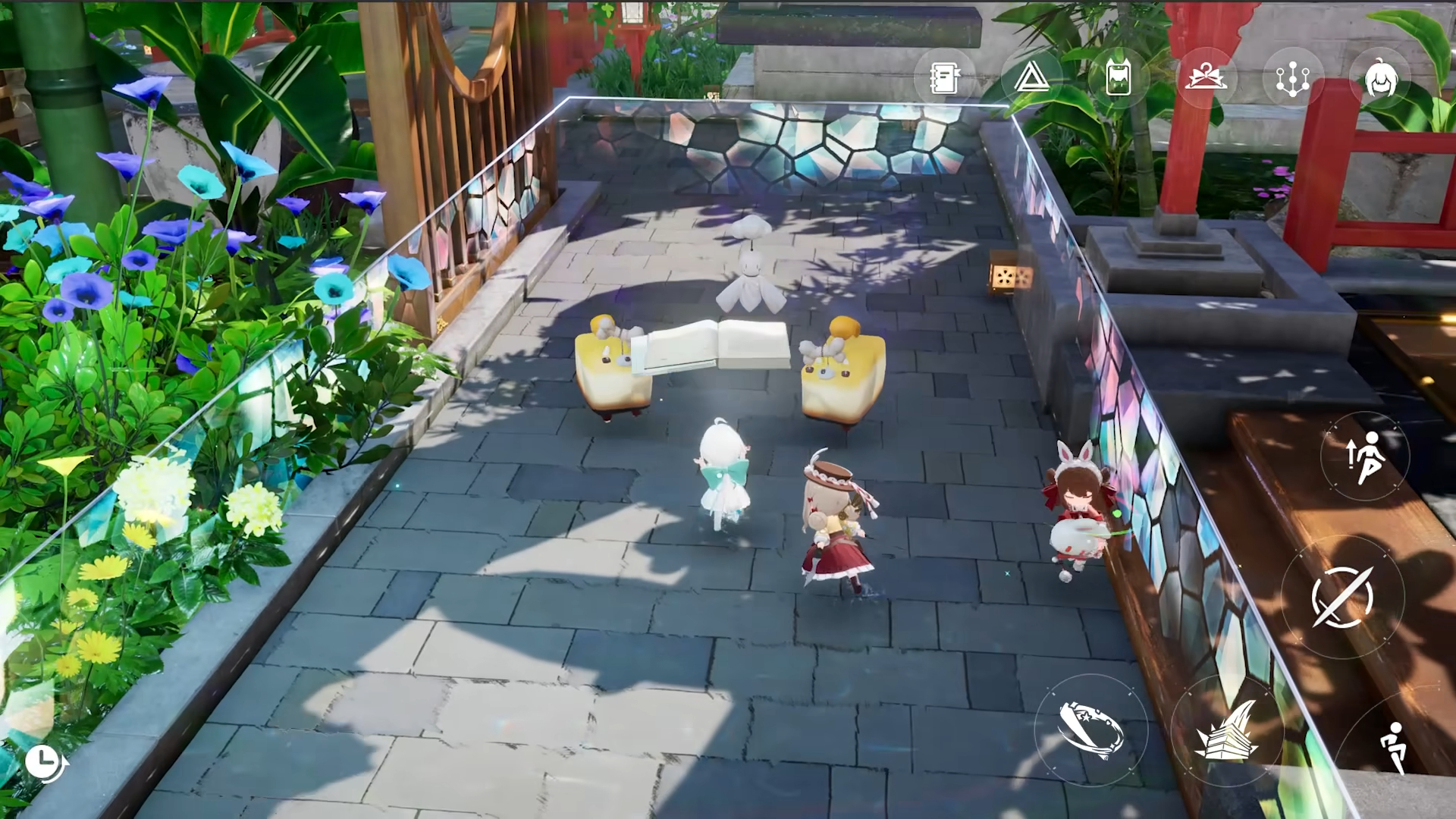
Task: Open the notebook journal icon
Action: pyautogui.click(x=944, y=78)
